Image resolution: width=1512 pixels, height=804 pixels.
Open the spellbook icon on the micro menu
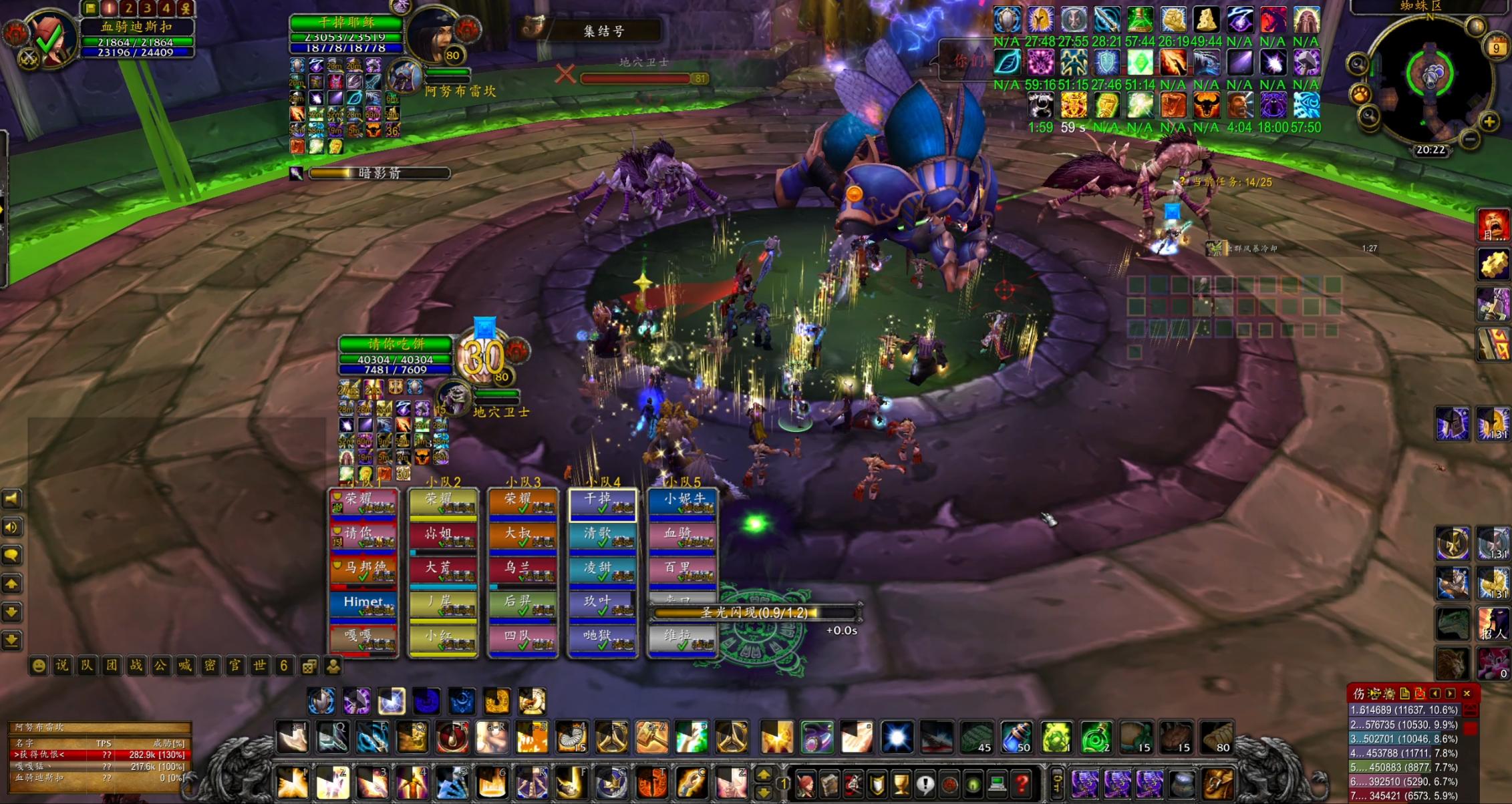pyautogui.click(x=829, y=785)
